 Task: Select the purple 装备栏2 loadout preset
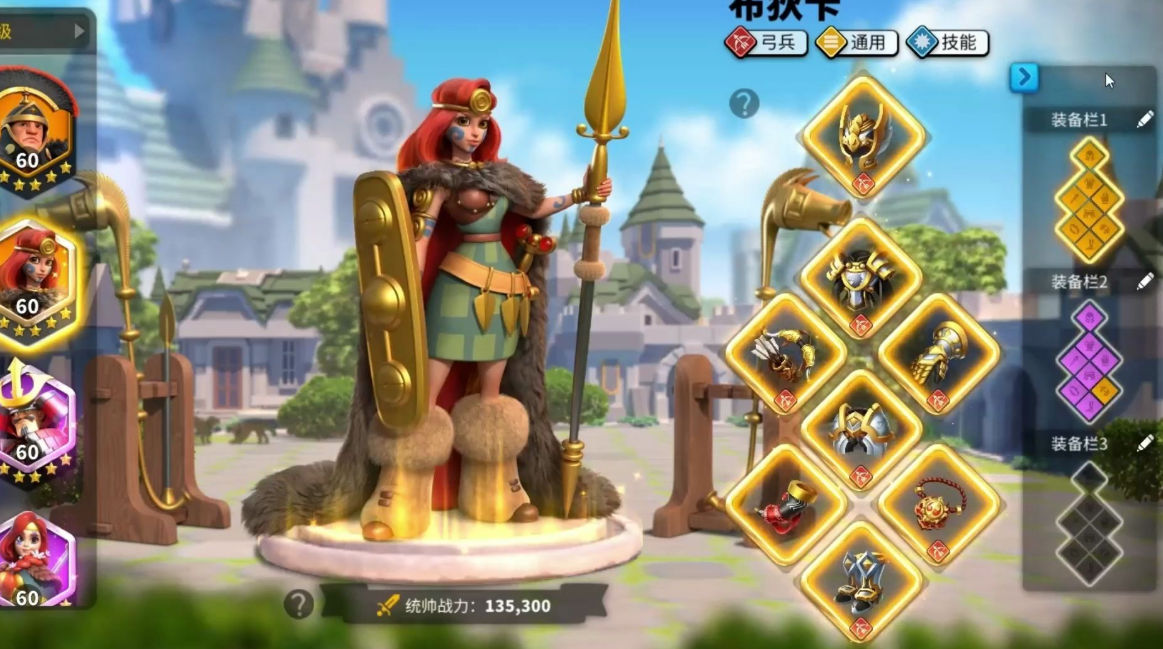1089,360
